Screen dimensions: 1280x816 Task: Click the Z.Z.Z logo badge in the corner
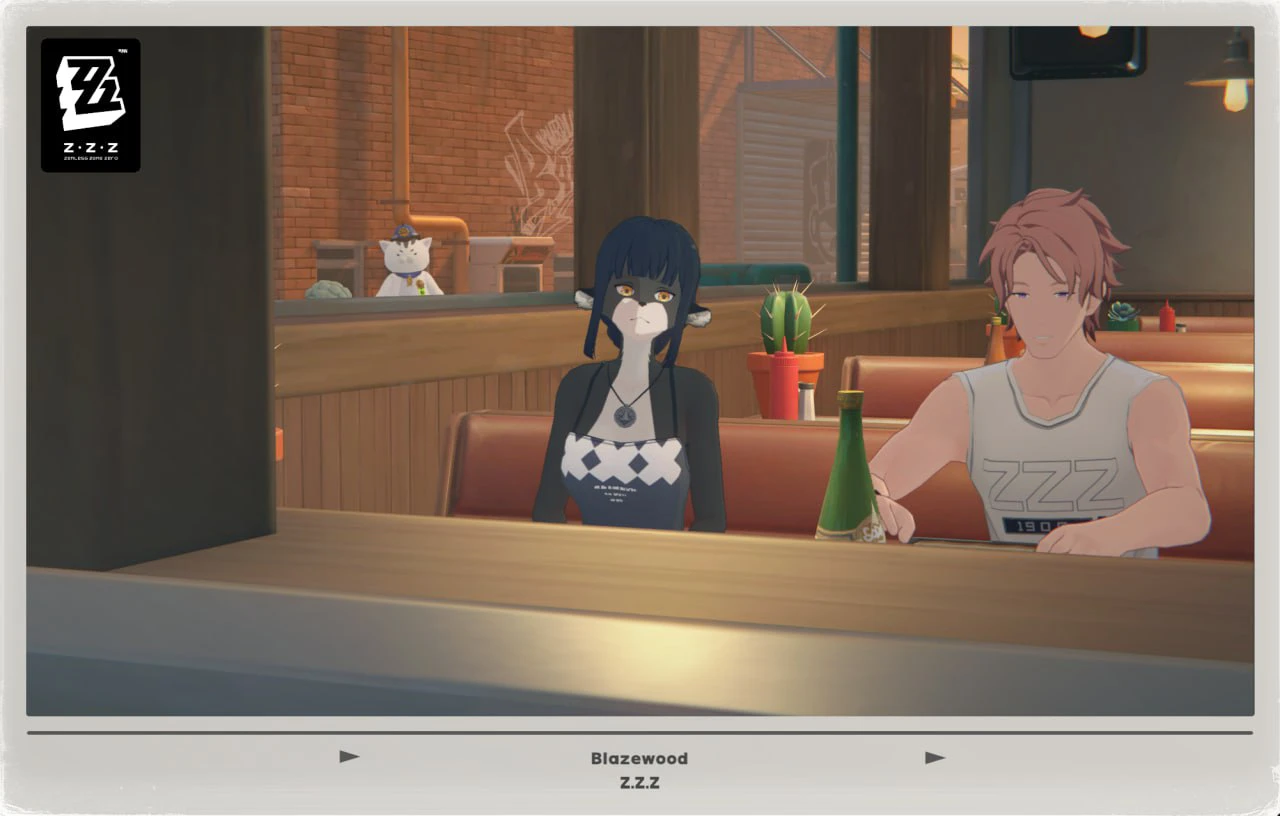coord(90,105)
